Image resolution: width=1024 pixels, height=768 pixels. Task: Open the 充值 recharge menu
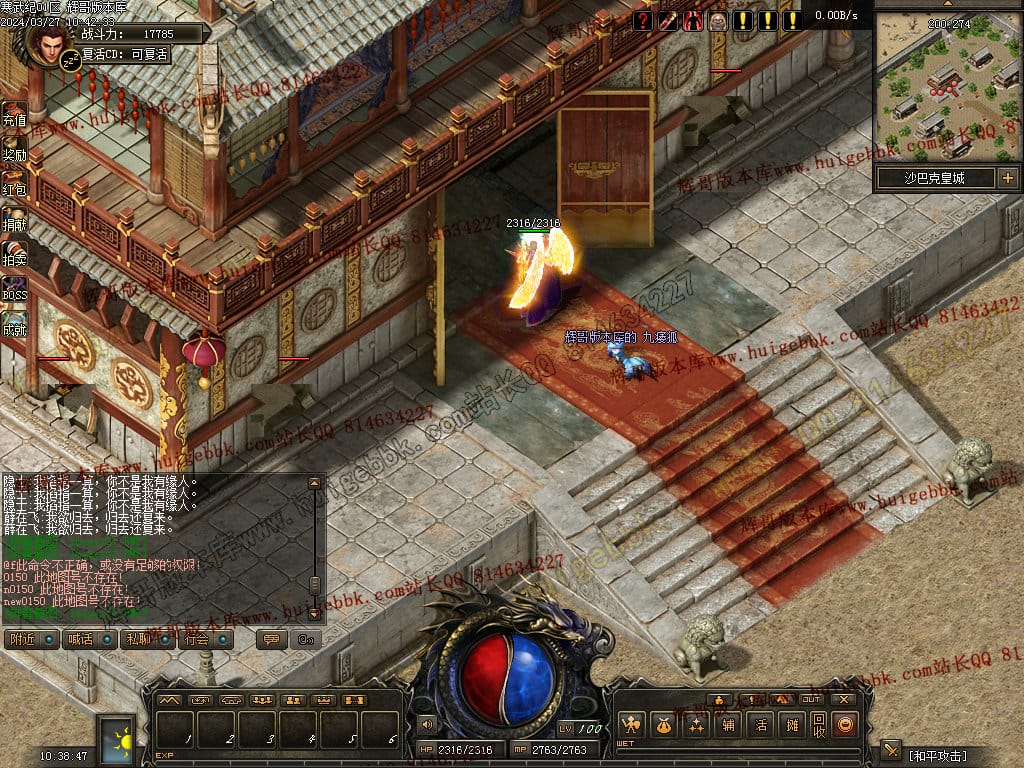(13, 115)
